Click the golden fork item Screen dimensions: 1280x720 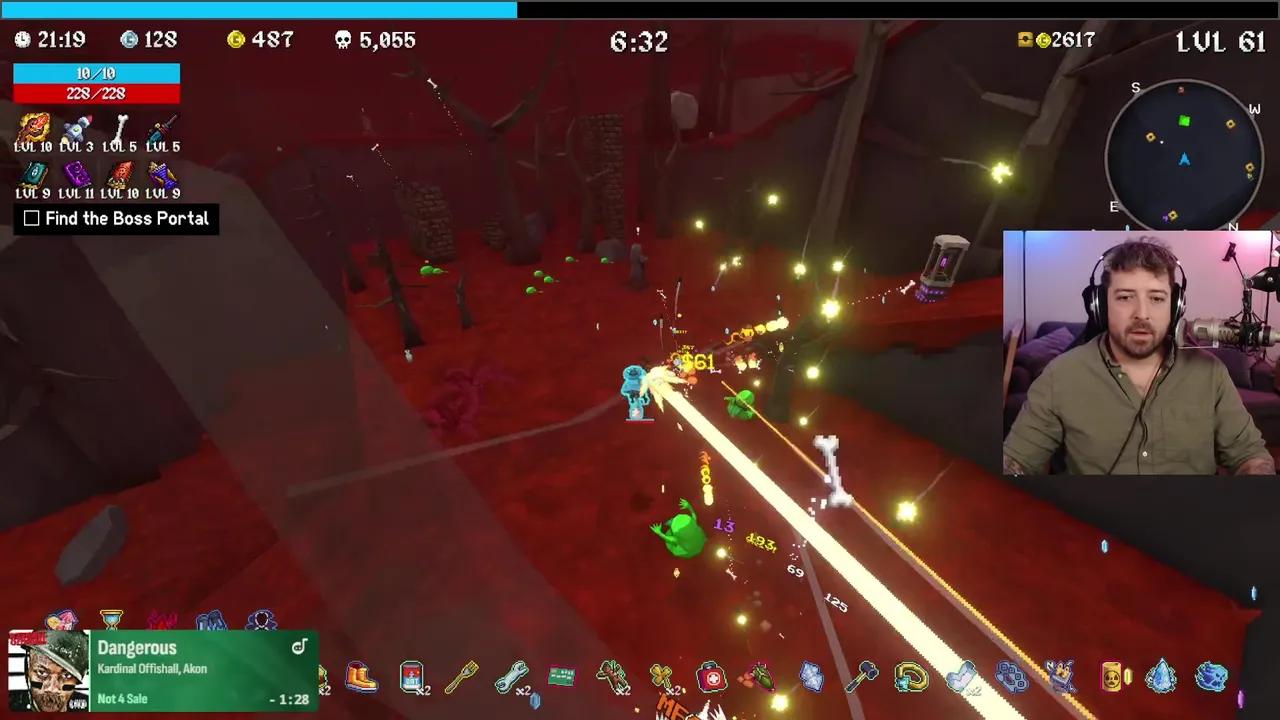coord(461,678)
